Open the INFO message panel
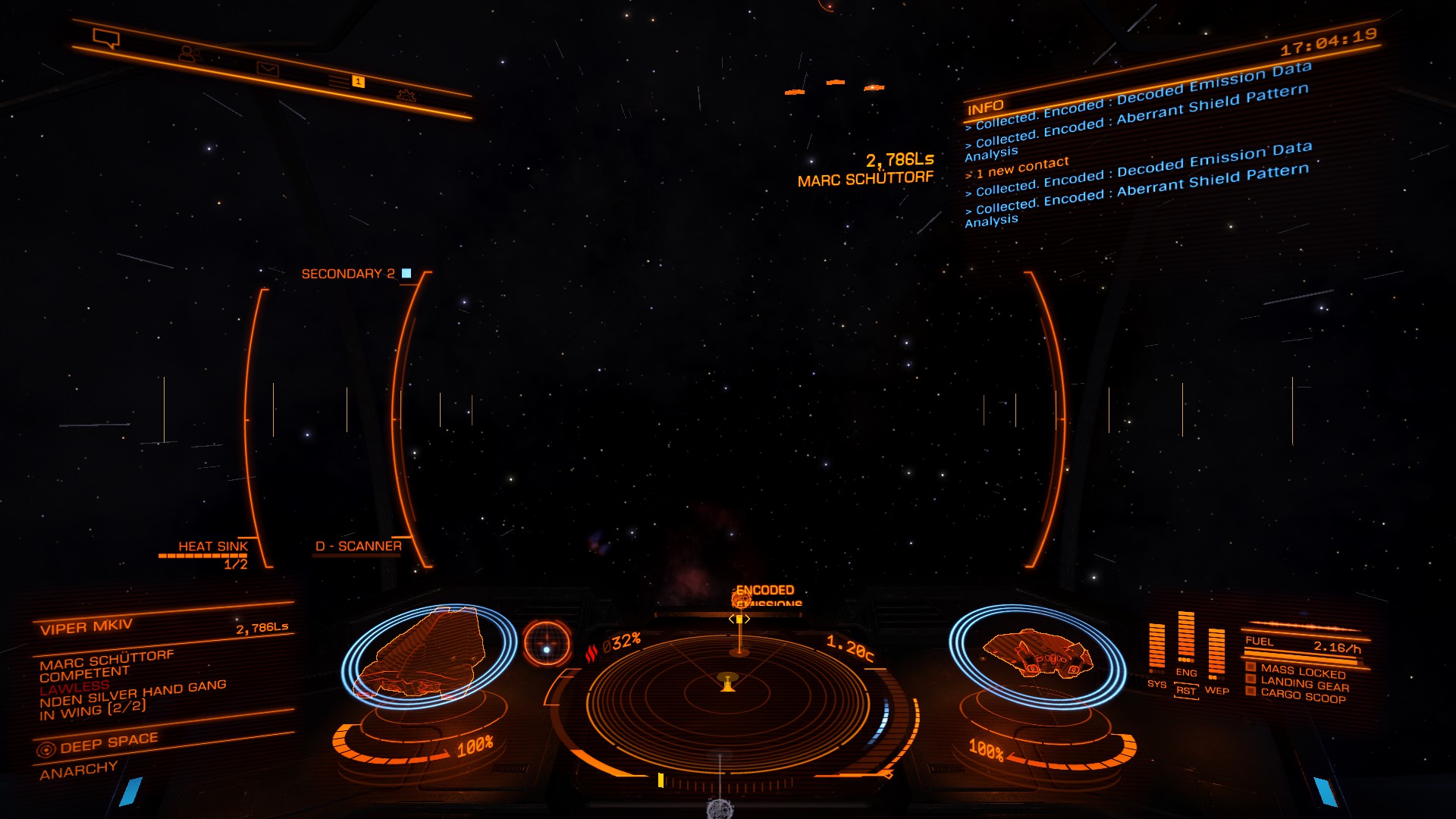The image size is (1456, 819). tap(985, 107)
